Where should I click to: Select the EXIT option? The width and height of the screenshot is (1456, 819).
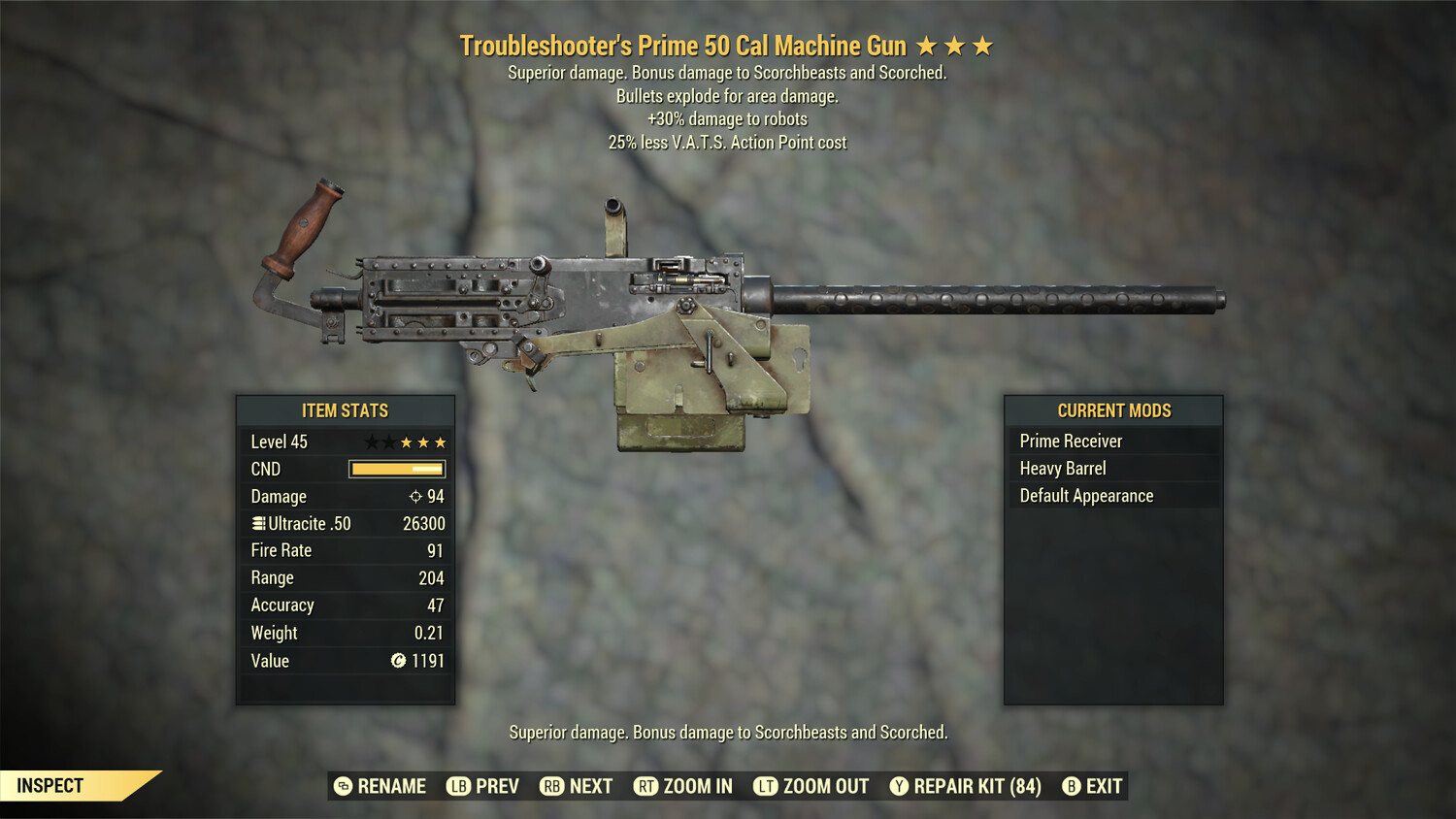pos(1105,786)
